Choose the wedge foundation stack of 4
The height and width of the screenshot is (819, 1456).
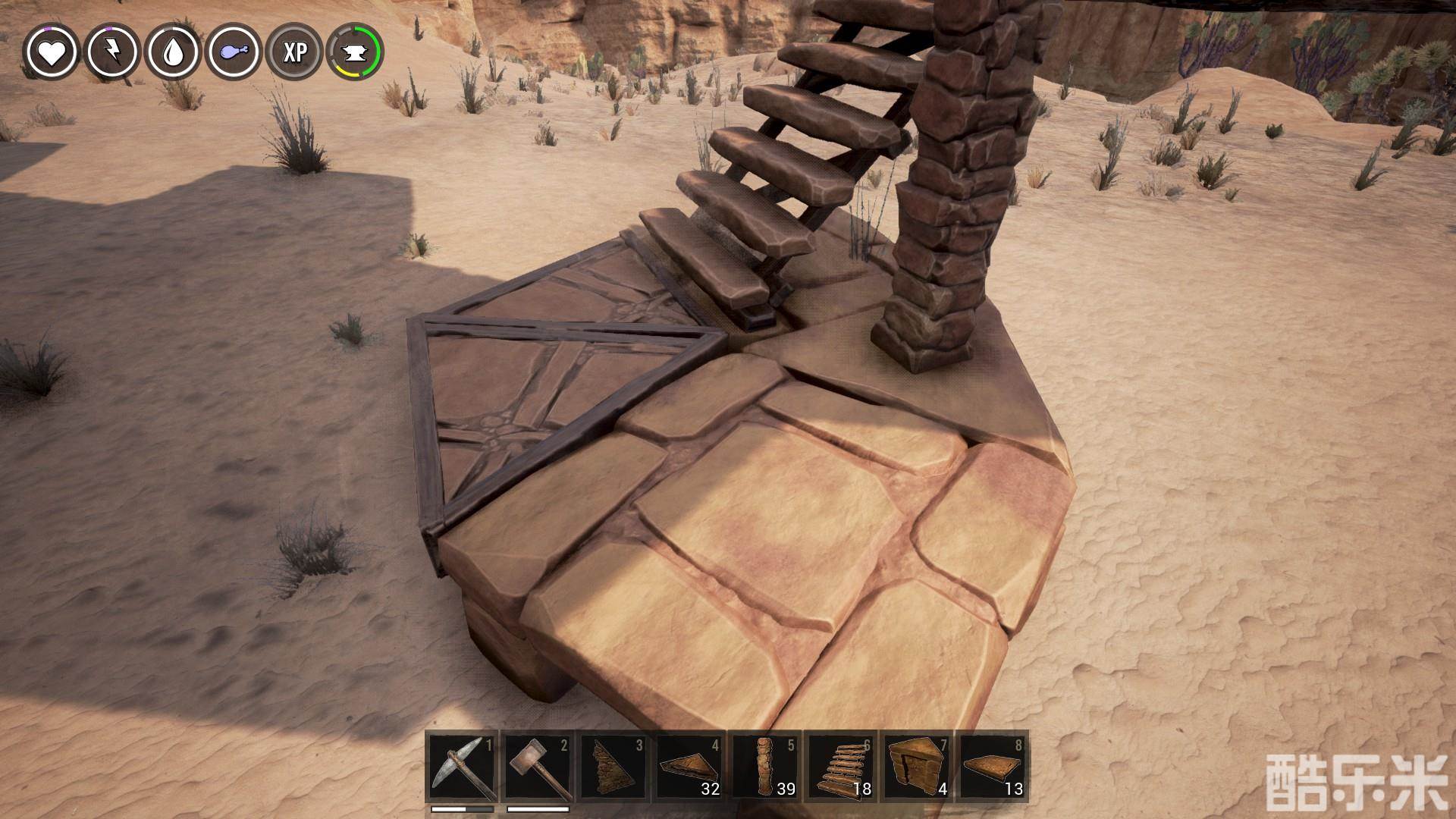point(917,767)
